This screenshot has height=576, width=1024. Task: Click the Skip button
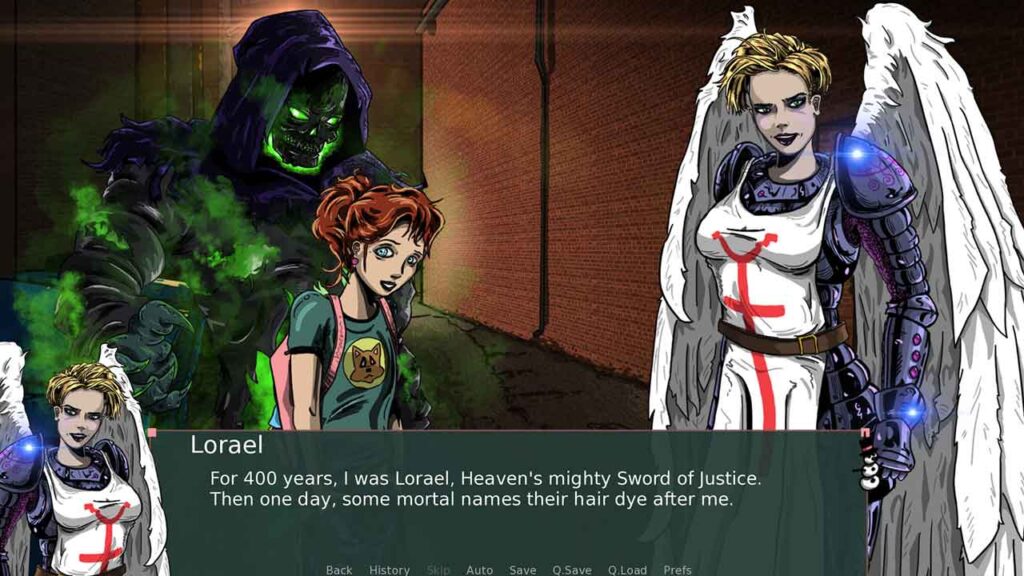438,570
